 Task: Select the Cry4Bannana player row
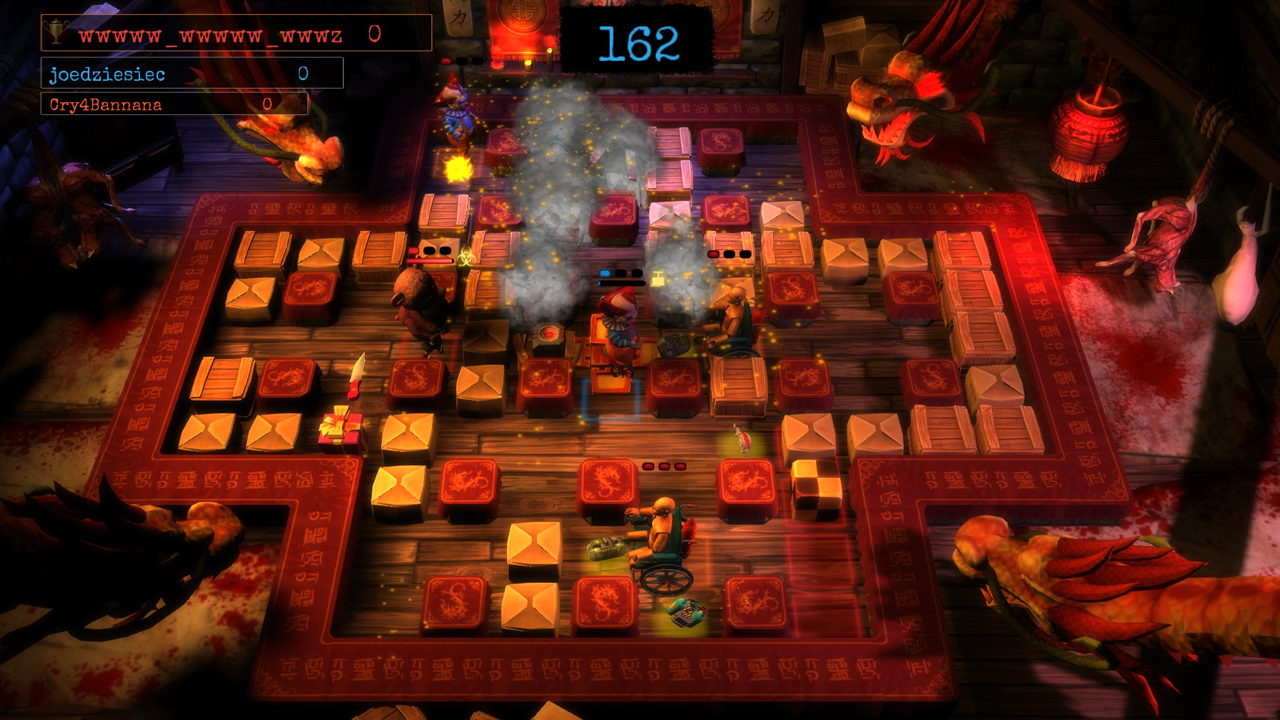[174, 104]
